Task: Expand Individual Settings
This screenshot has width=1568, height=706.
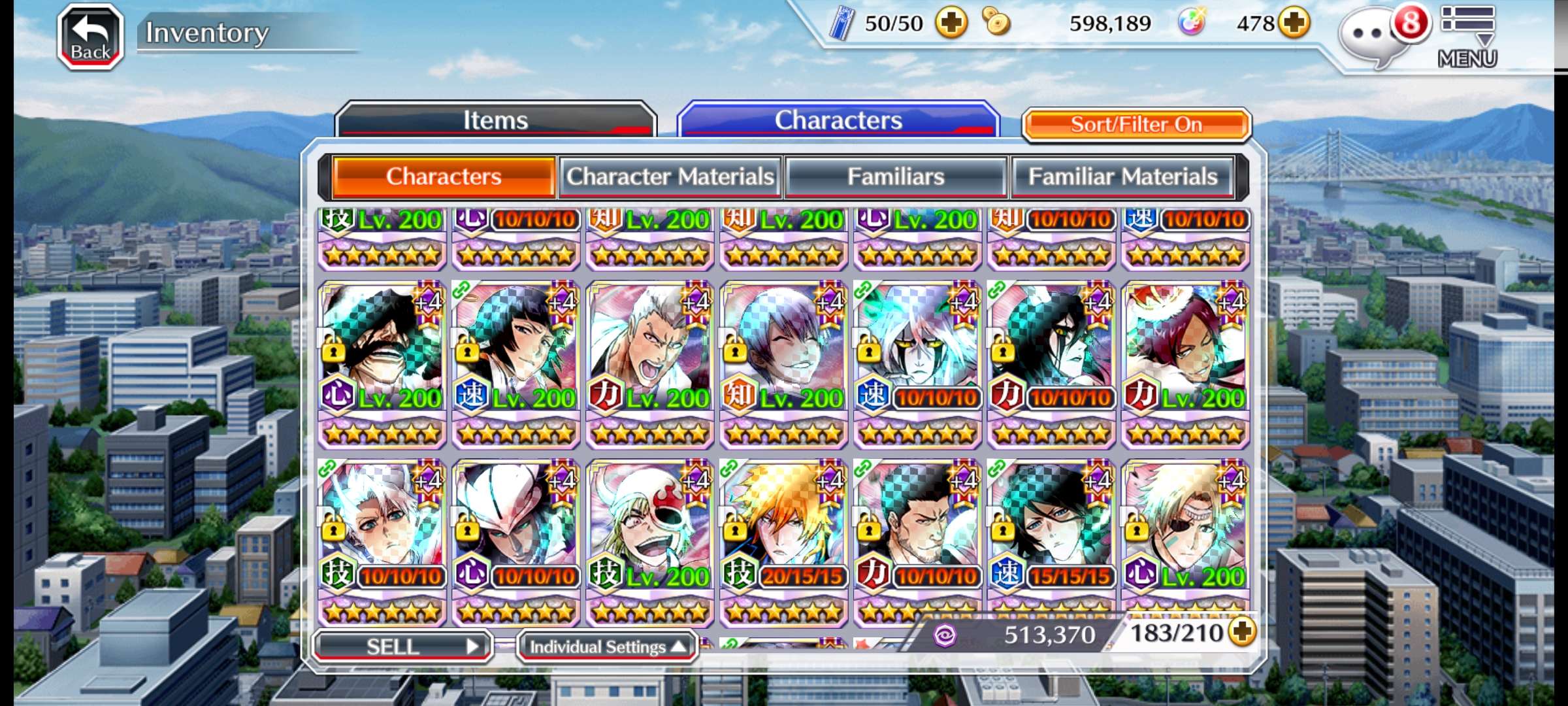Action: coord(607,647)
